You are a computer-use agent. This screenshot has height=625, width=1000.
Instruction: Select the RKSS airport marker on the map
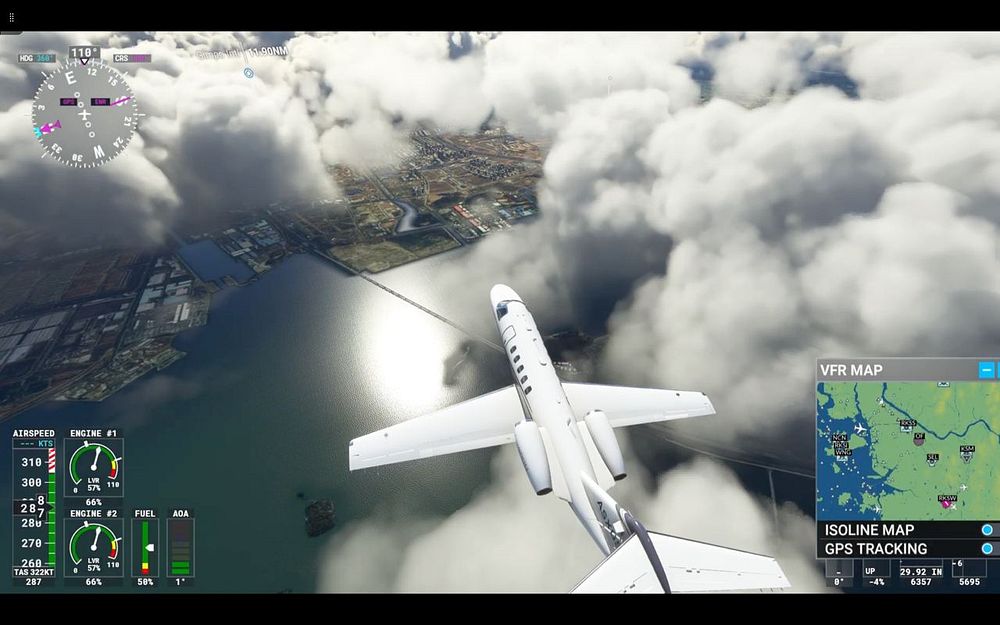coord(907,424)
